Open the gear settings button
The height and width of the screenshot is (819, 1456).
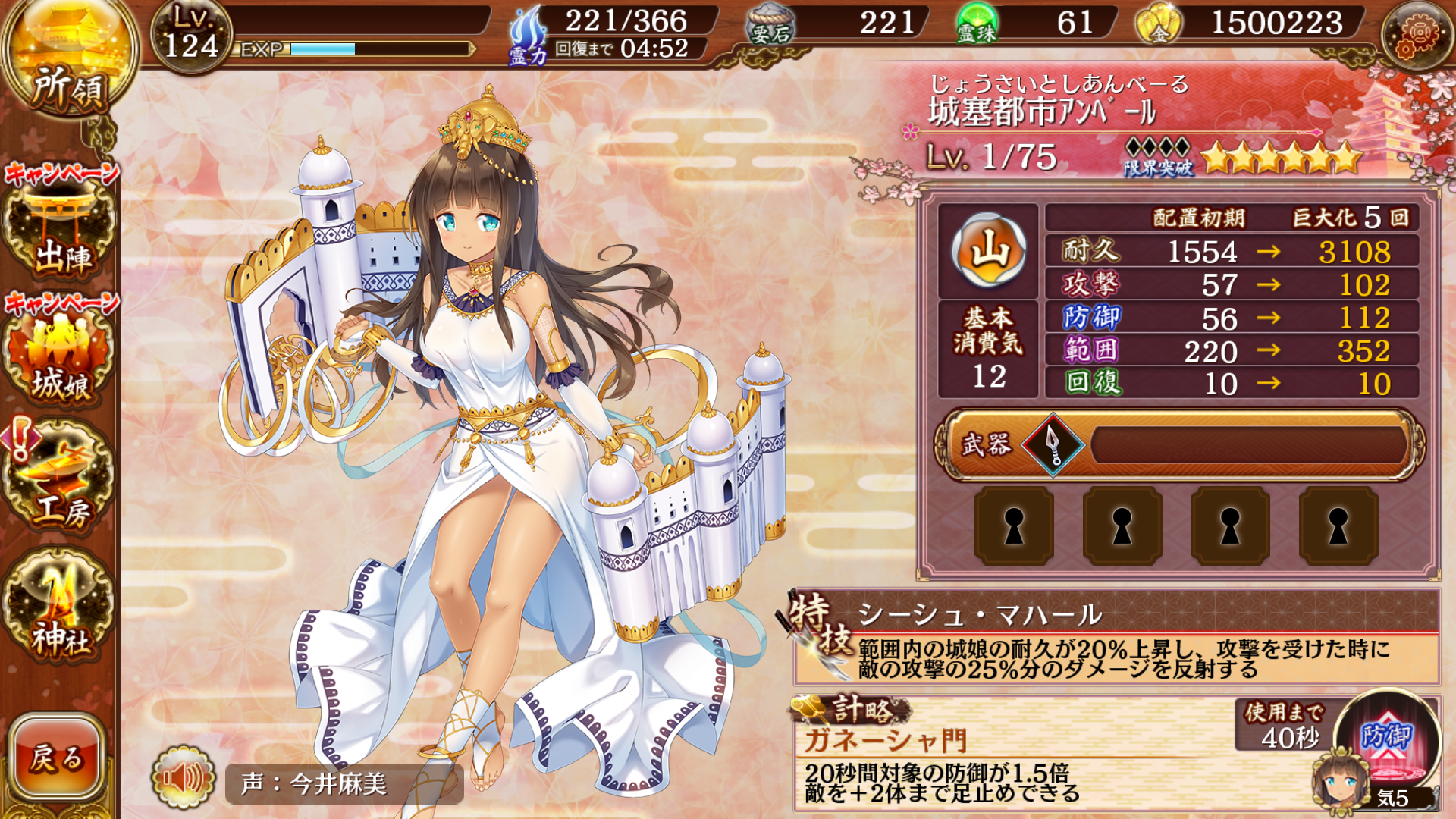[1417, 35]
